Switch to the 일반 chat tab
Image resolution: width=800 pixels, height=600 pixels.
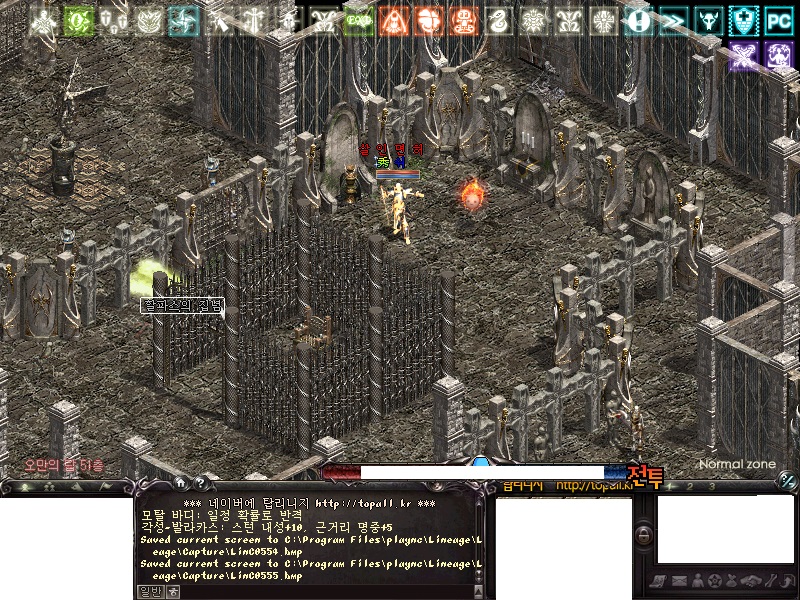tap(149, 591)
